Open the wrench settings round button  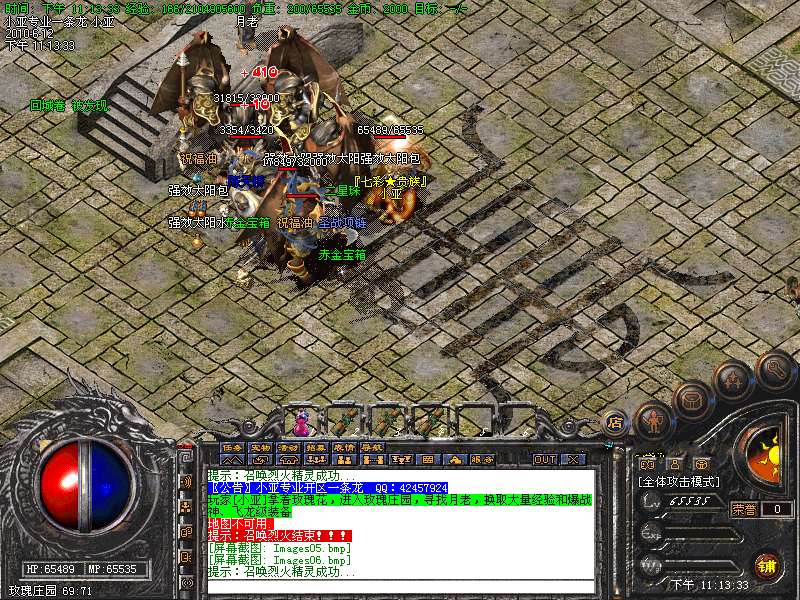774,369
